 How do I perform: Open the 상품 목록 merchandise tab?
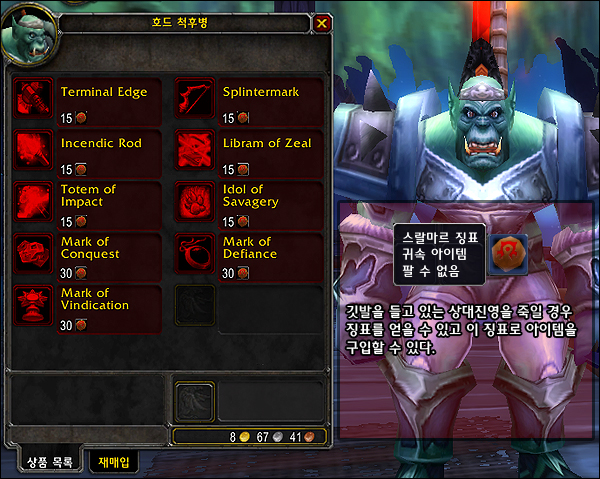point(50,461)
